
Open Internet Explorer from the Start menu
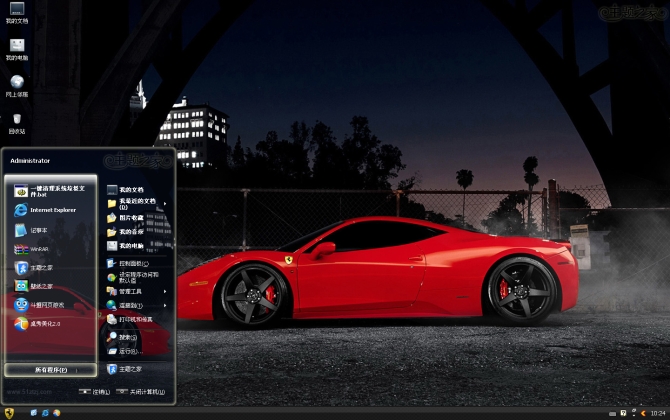[x=50, y=210]
